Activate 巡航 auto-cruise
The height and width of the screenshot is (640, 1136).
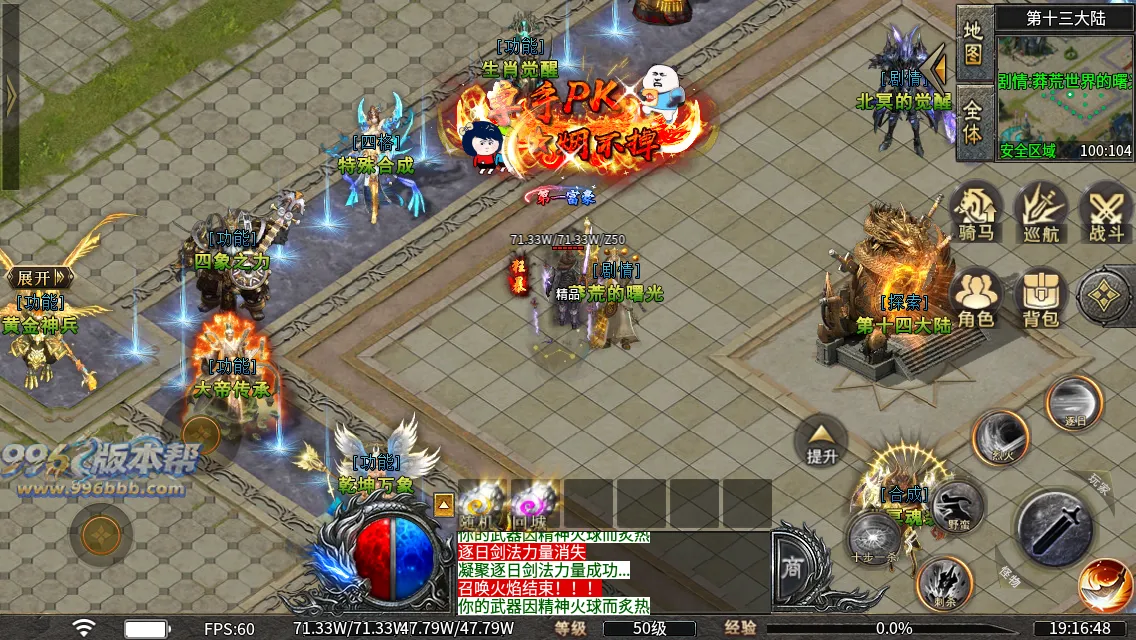(1041, 211)
